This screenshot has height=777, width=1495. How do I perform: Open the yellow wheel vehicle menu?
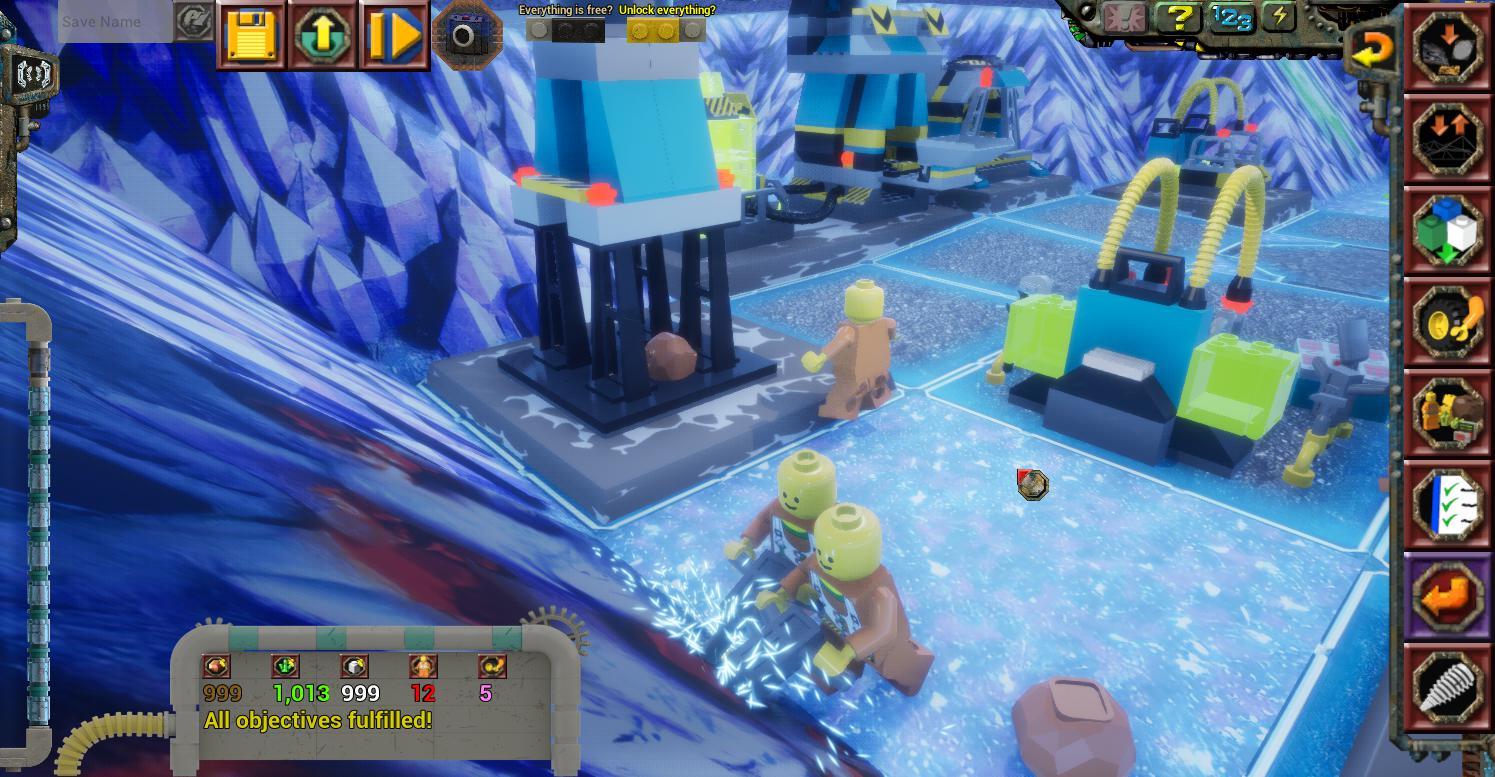1447,322
